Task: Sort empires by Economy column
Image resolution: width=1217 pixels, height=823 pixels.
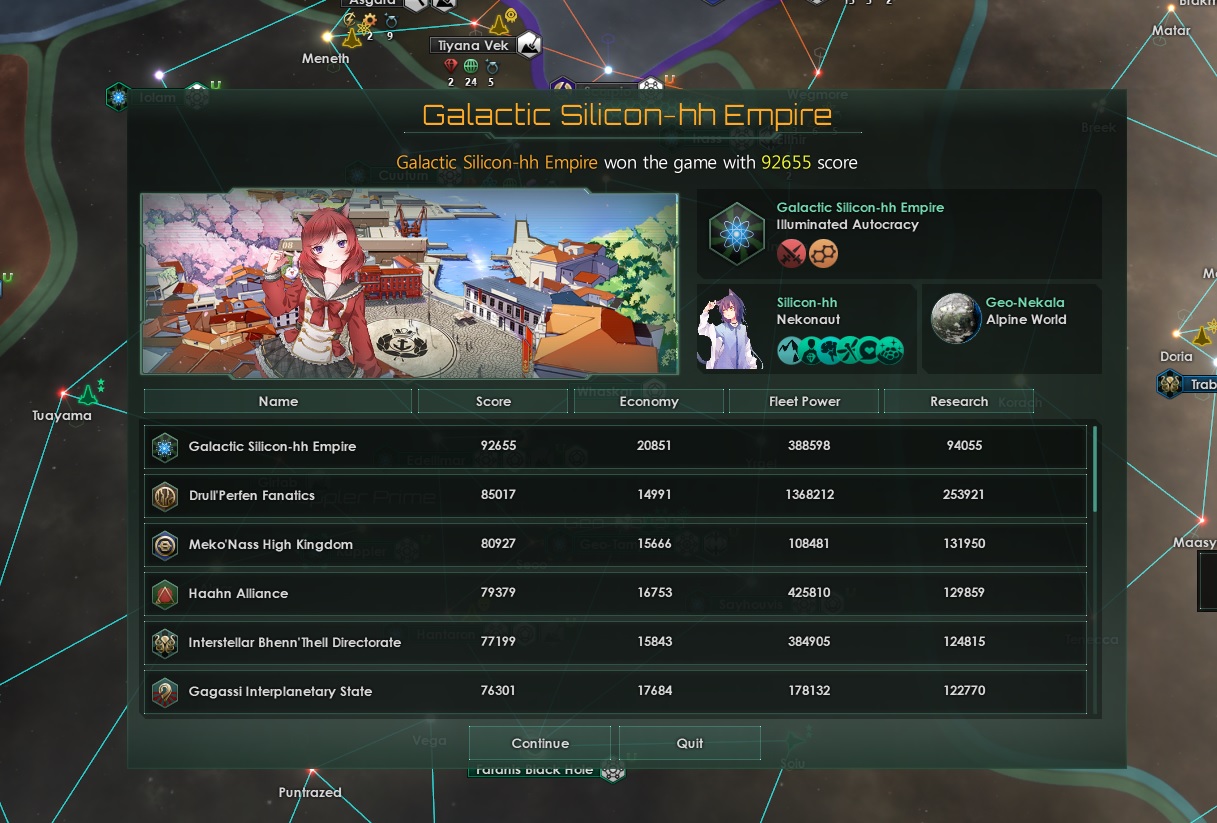Action: coord(649,401)
